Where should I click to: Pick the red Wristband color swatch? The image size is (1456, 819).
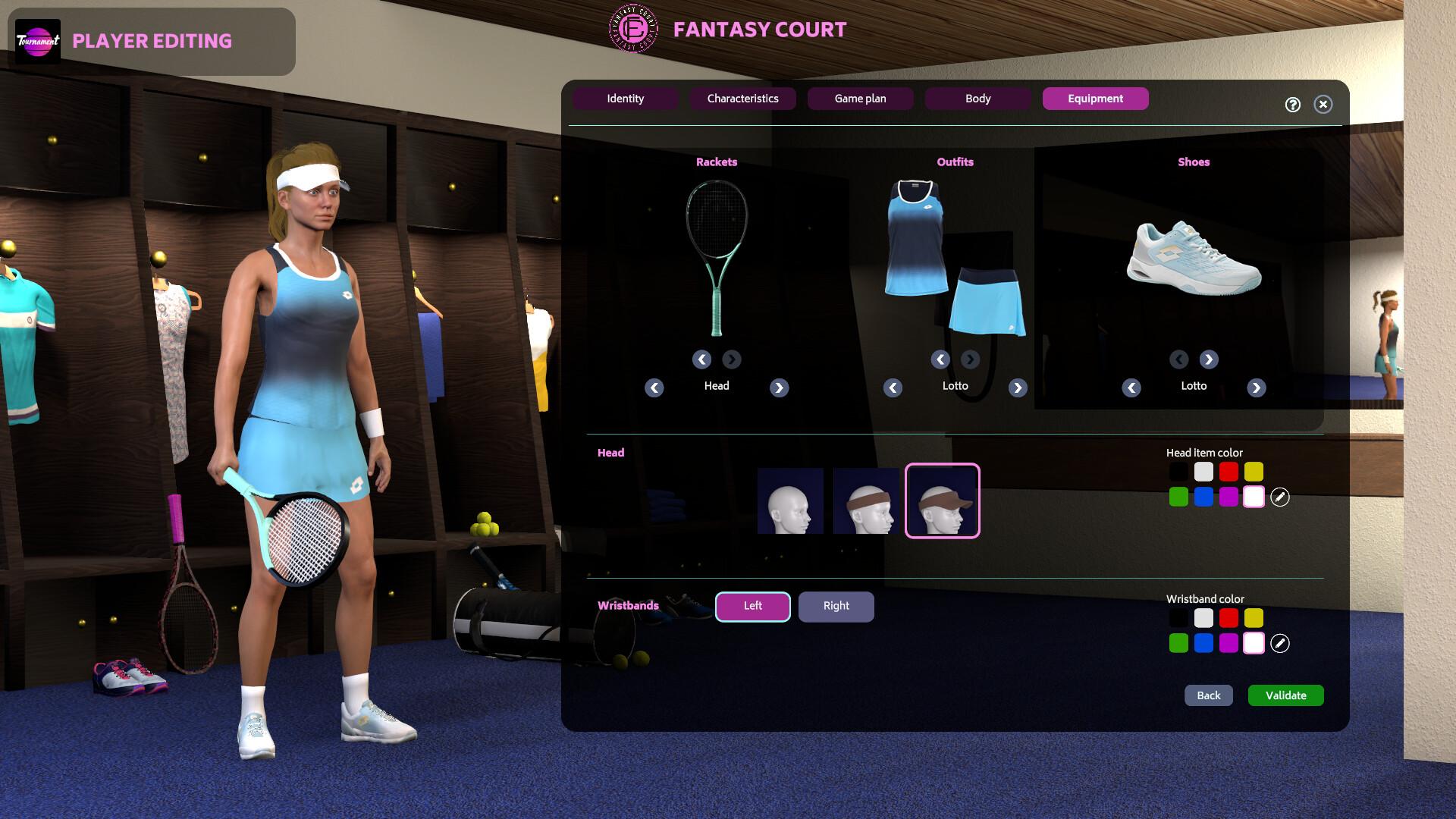pyautogui.click(x=1228, y=618)
